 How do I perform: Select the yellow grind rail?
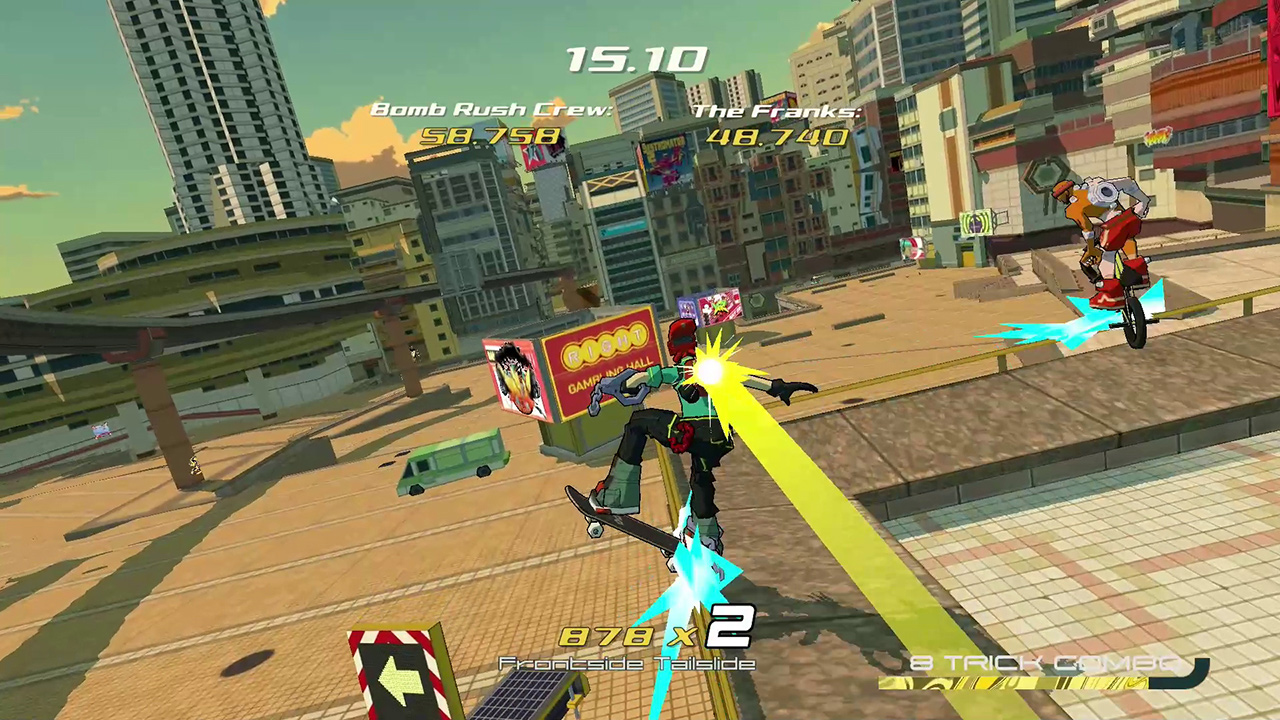pyautogui.click(x=1000, y=342)
